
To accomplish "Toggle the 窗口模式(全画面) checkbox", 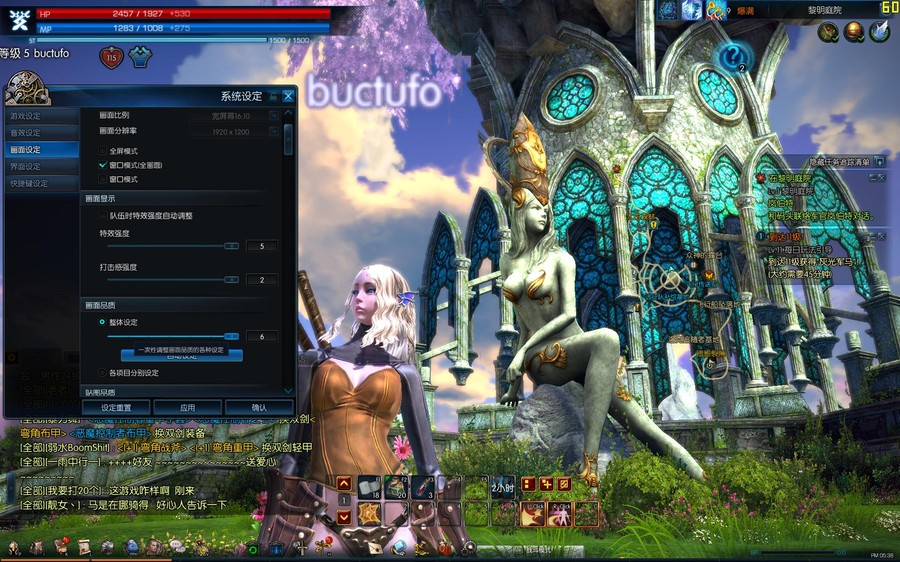I will (102, 165).
